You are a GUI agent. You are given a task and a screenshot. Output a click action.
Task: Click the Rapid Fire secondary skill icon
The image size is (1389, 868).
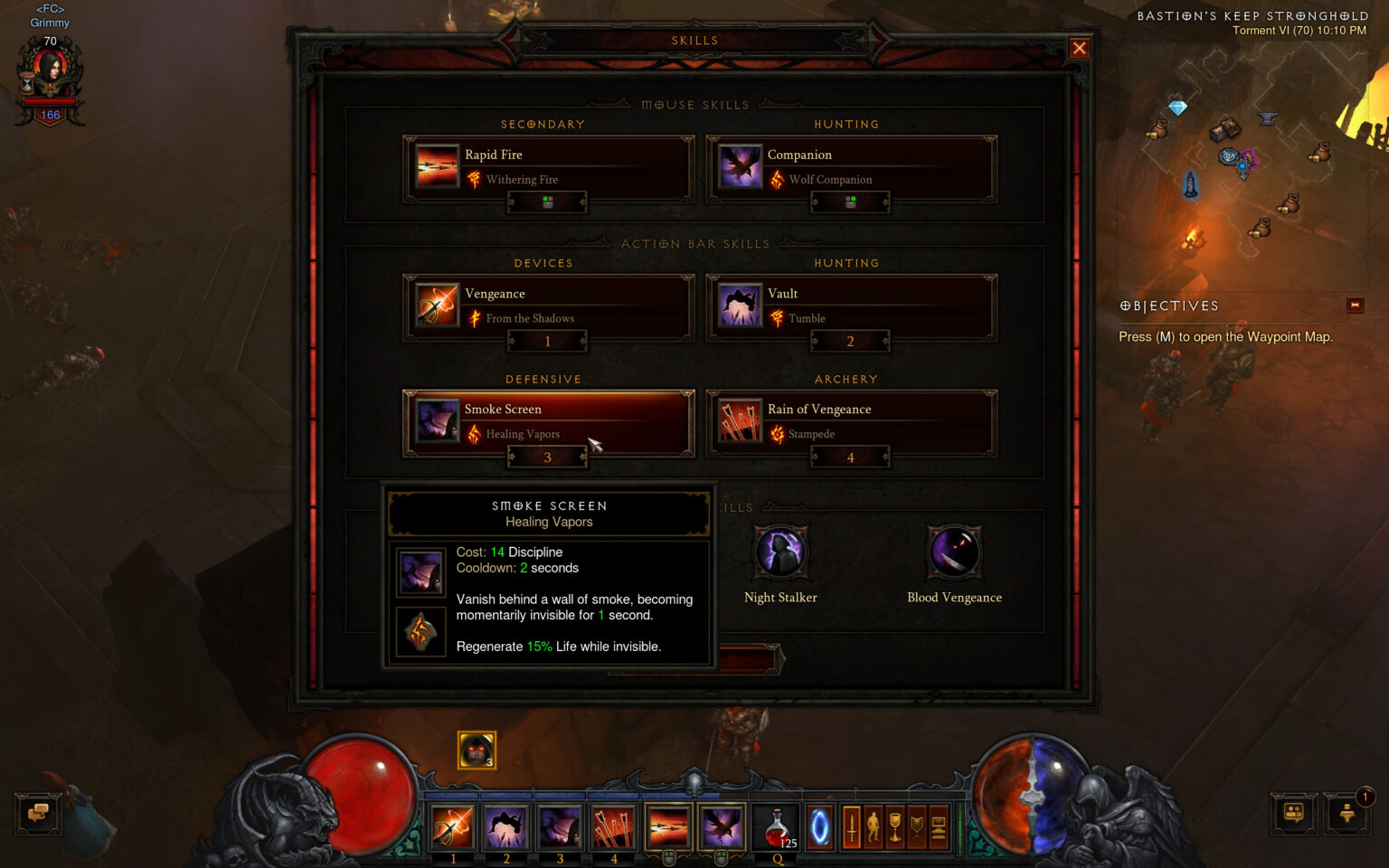438,167
